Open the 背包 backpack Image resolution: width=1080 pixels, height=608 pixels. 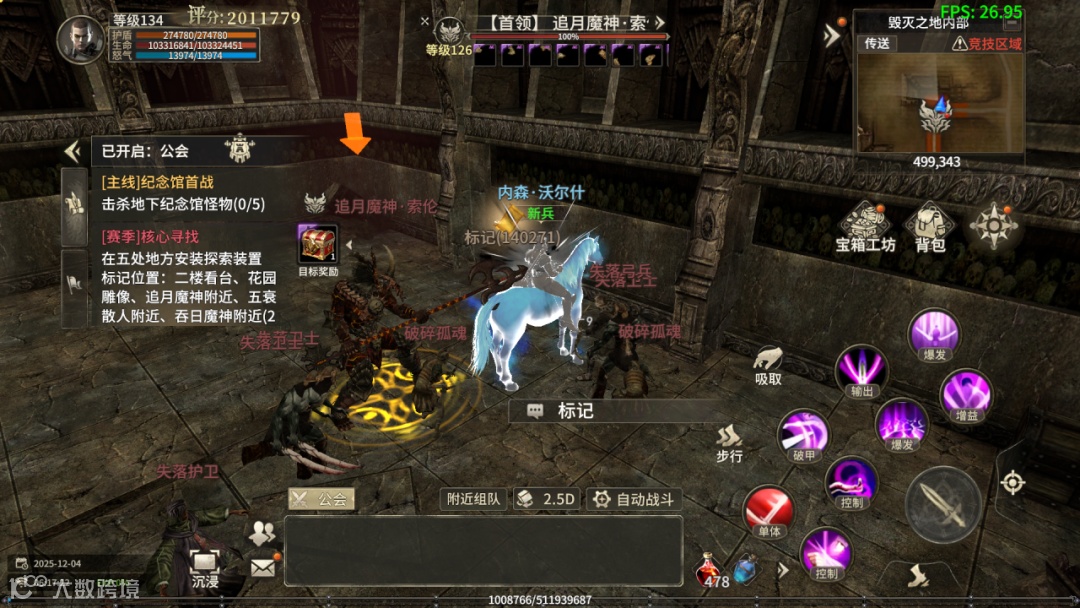point(930,226)
